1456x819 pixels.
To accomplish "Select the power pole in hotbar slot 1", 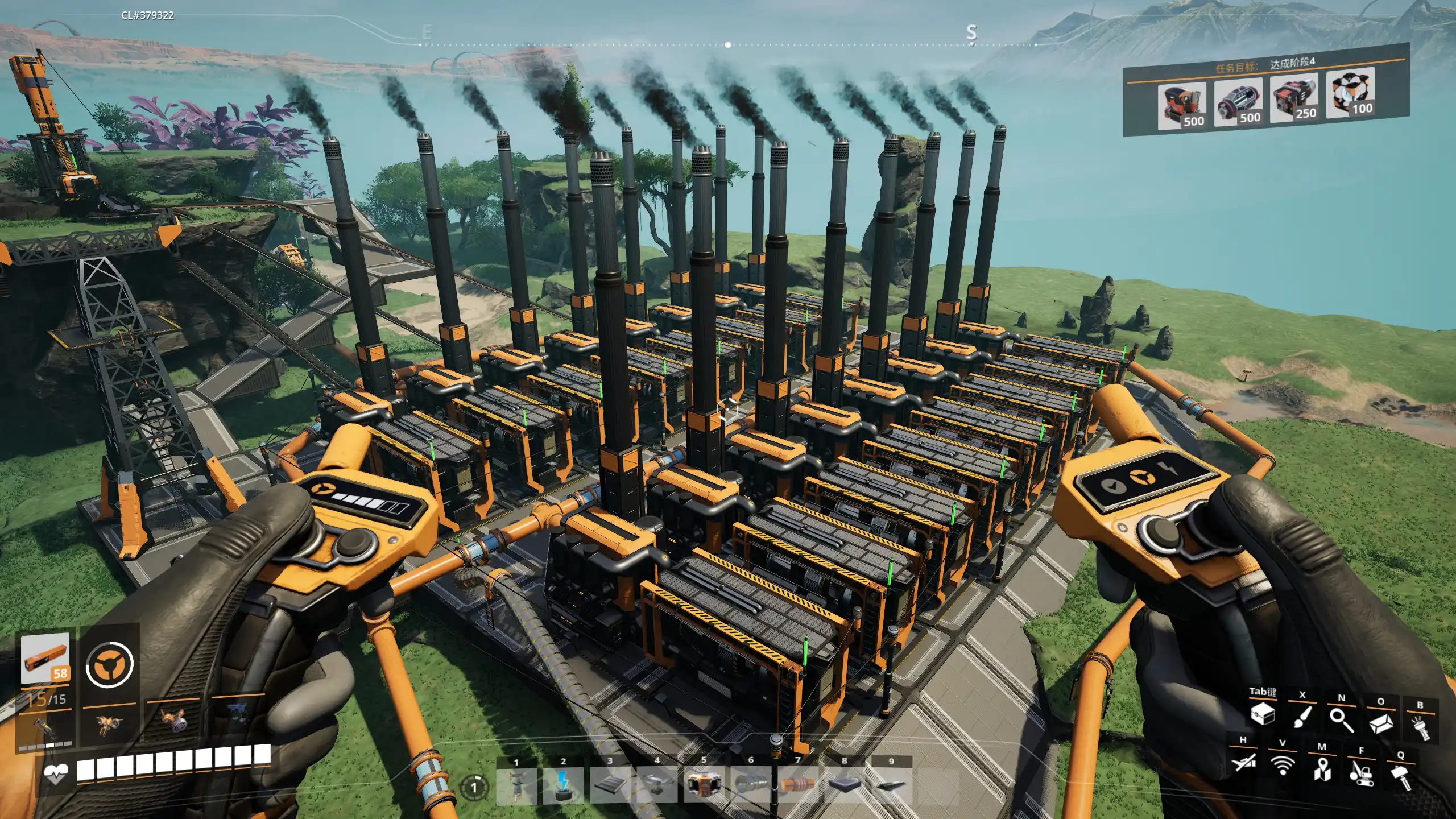I will (x=516, y=786).
